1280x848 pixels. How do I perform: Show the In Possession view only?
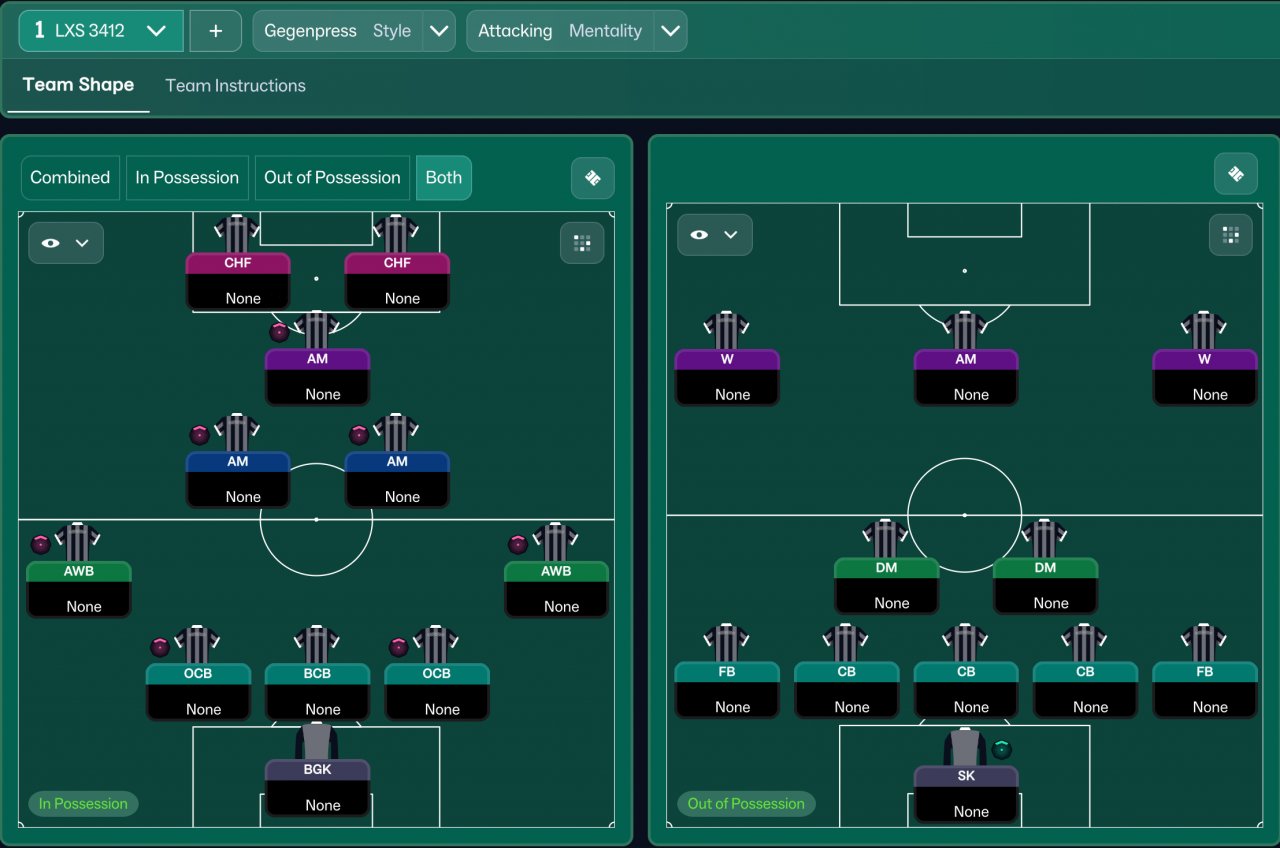(x=187, y=178)
